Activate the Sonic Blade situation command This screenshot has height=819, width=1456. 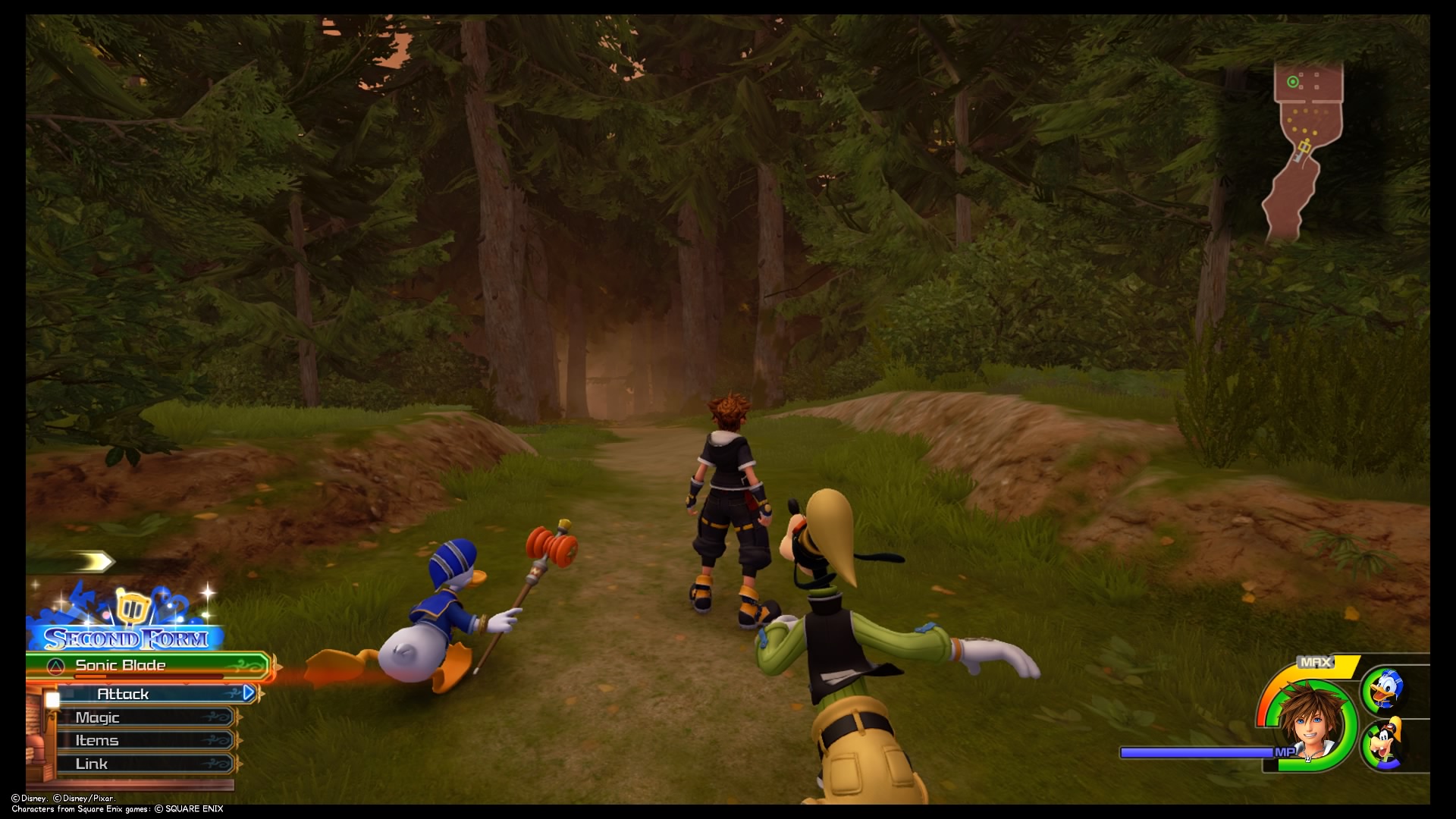tap(120, 667)
